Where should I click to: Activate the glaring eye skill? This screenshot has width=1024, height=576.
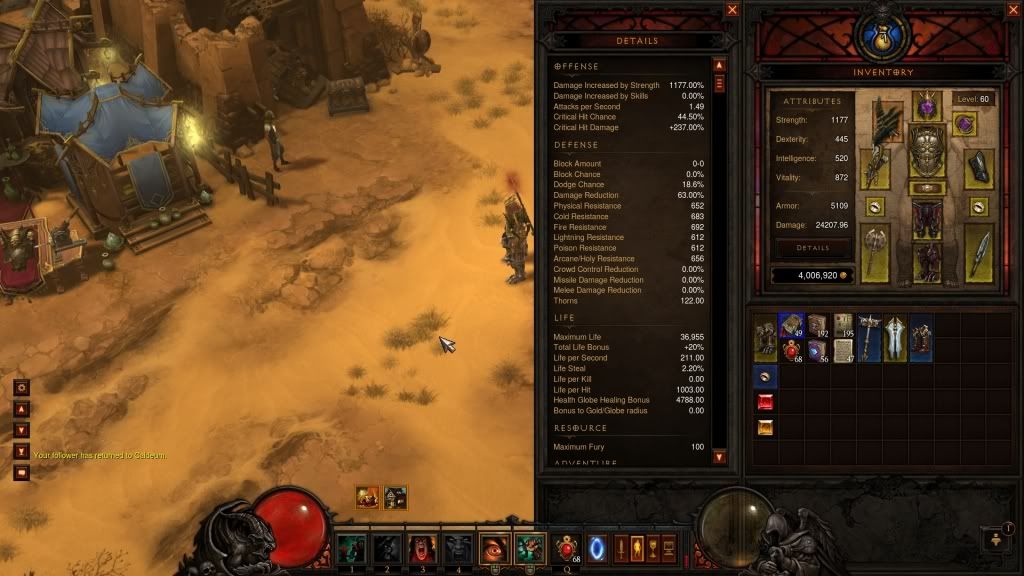[494, 548]
